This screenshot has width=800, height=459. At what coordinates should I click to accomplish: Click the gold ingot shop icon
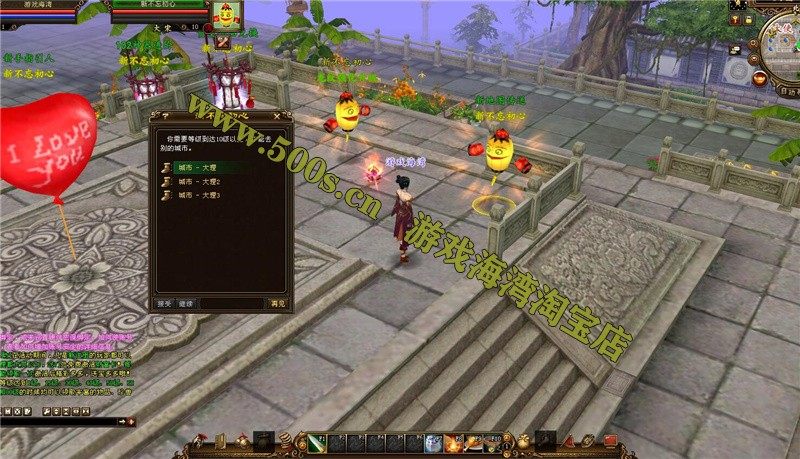(x=761, y=77)
